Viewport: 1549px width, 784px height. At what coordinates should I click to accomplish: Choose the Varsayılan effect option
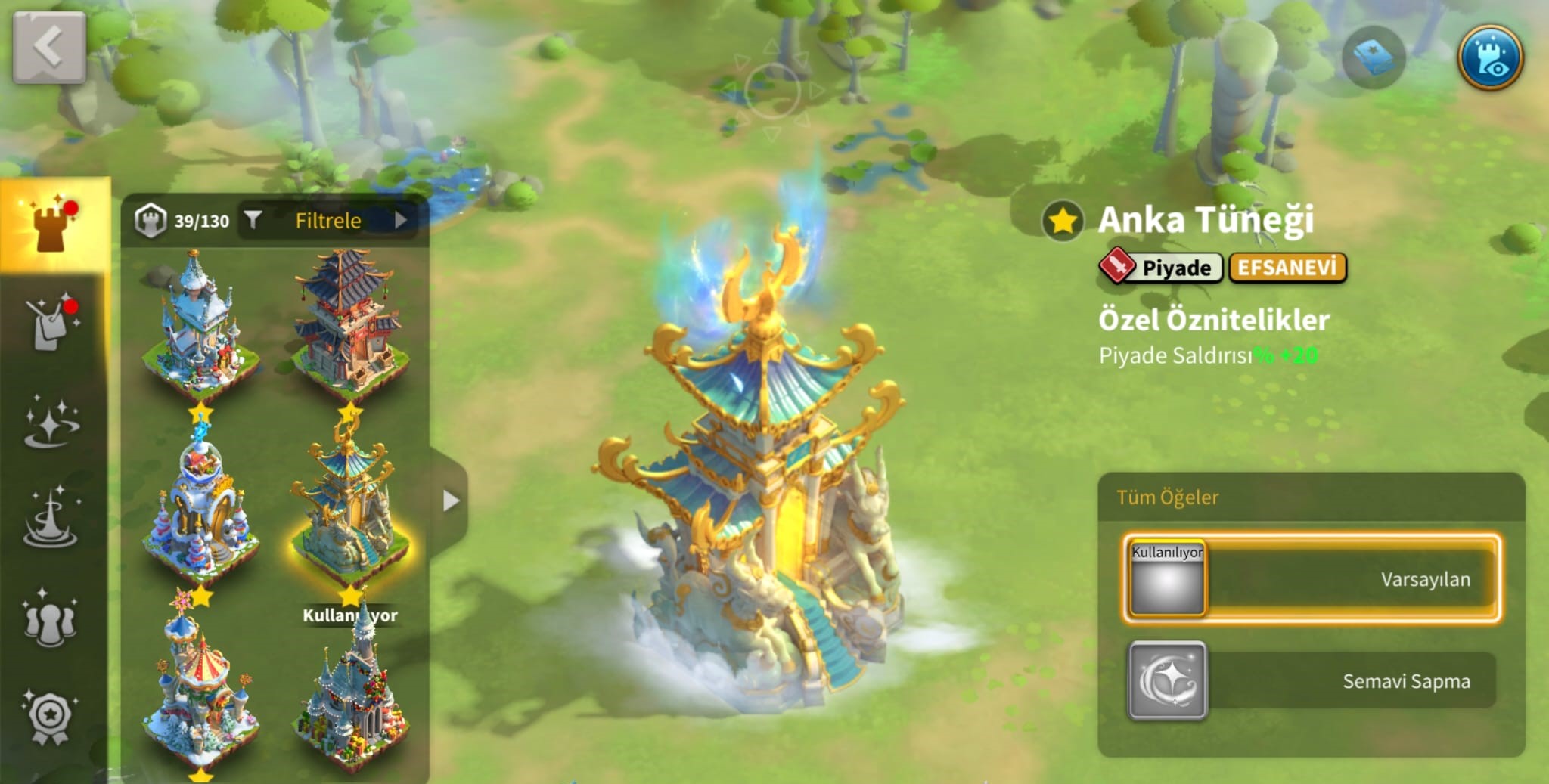pos(1312,579)
